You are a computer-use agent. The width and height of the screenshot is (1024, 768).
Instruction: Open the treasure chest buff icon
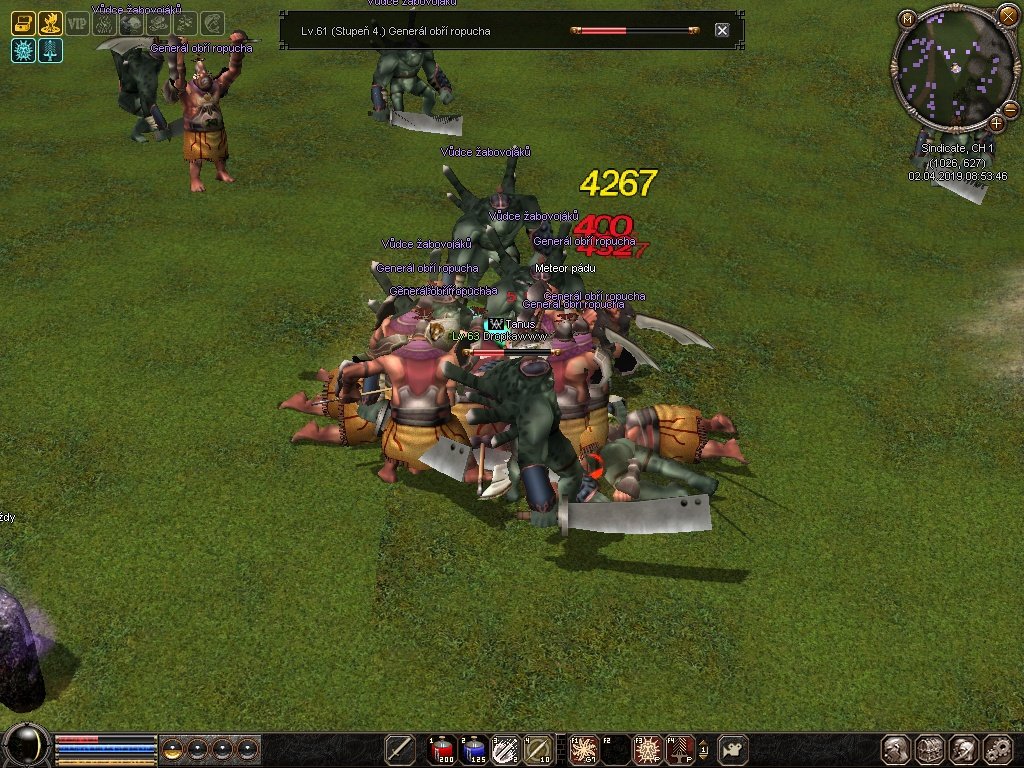pyautogui.click(x=23, y=24)
